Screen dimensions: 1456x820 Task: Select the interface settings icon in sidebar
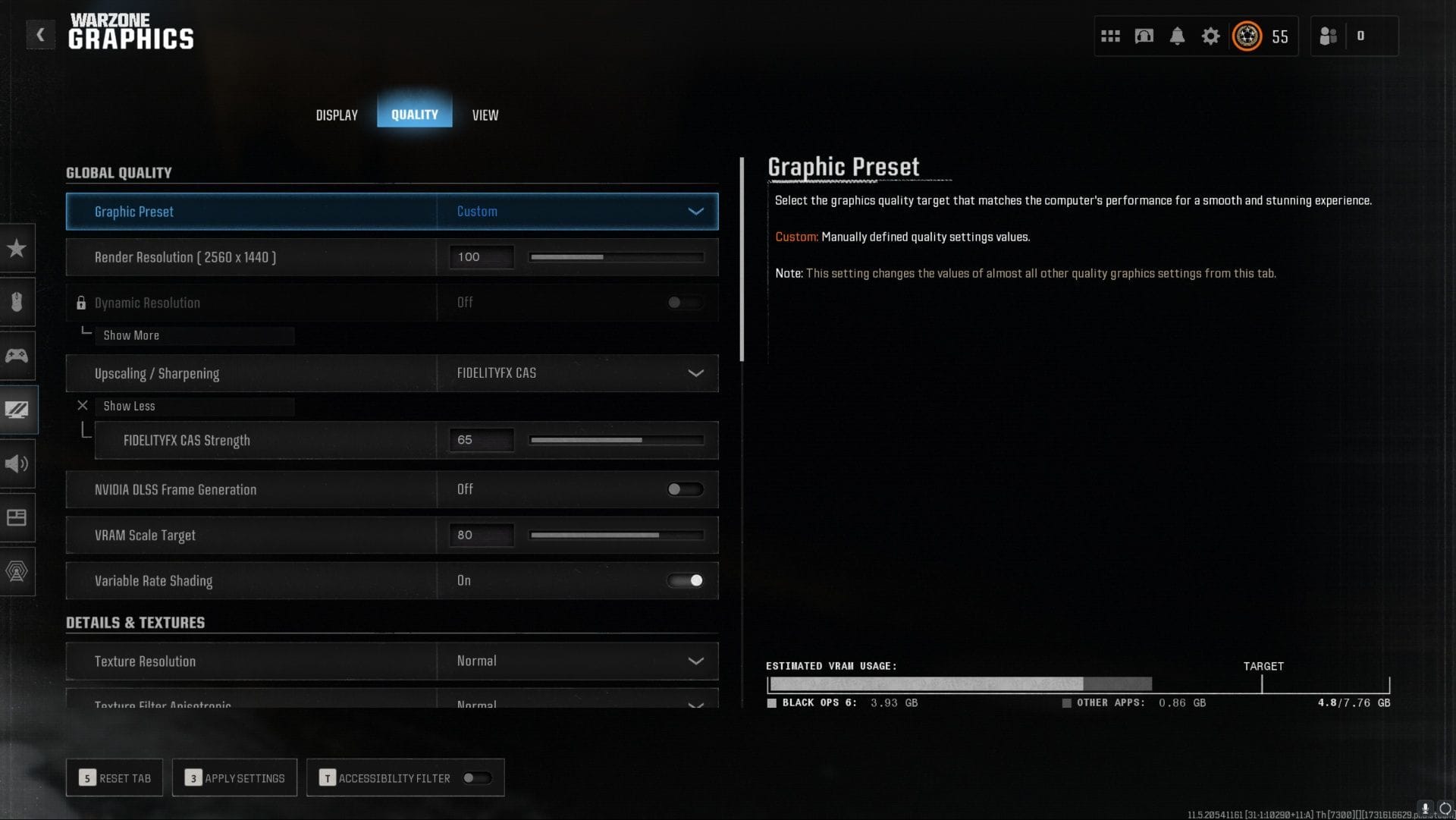[x=16, y=517]
